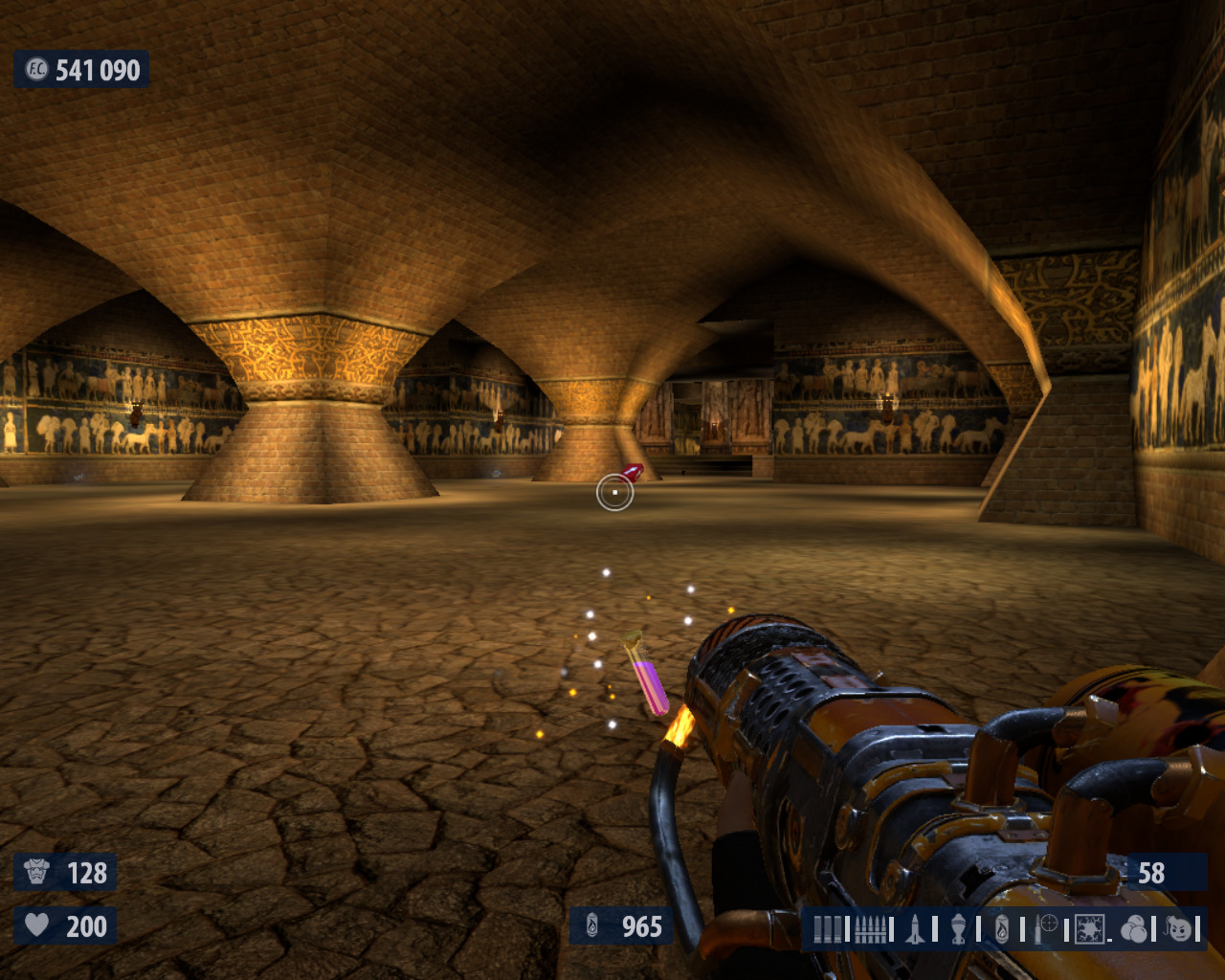Select the Serious Bomb face icon
The width and height of the screenshot is (1225, 980).
(x=1179, y=928)
